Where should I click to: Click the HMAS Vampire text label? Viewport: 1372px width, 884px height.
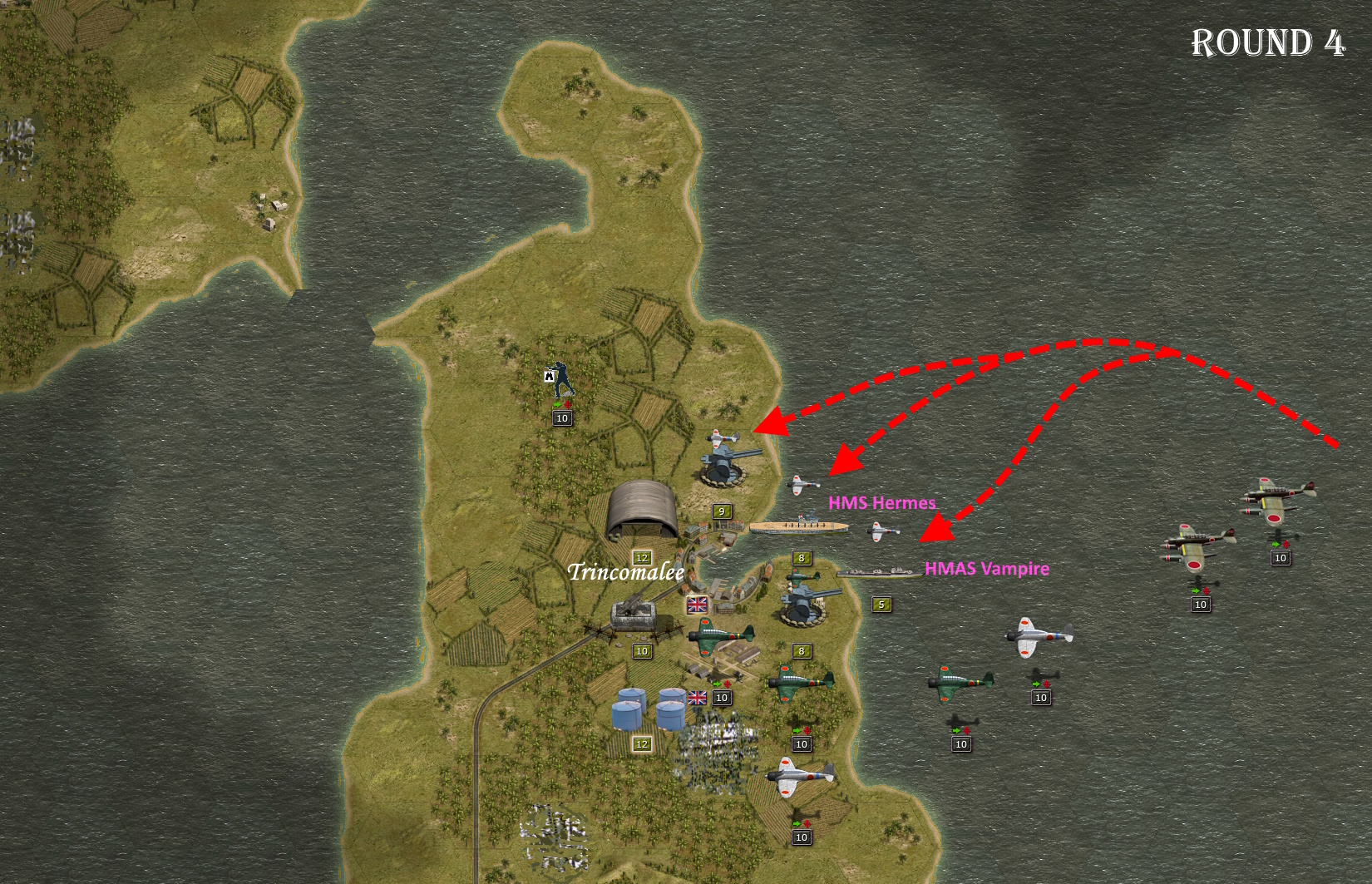(987, 570)
